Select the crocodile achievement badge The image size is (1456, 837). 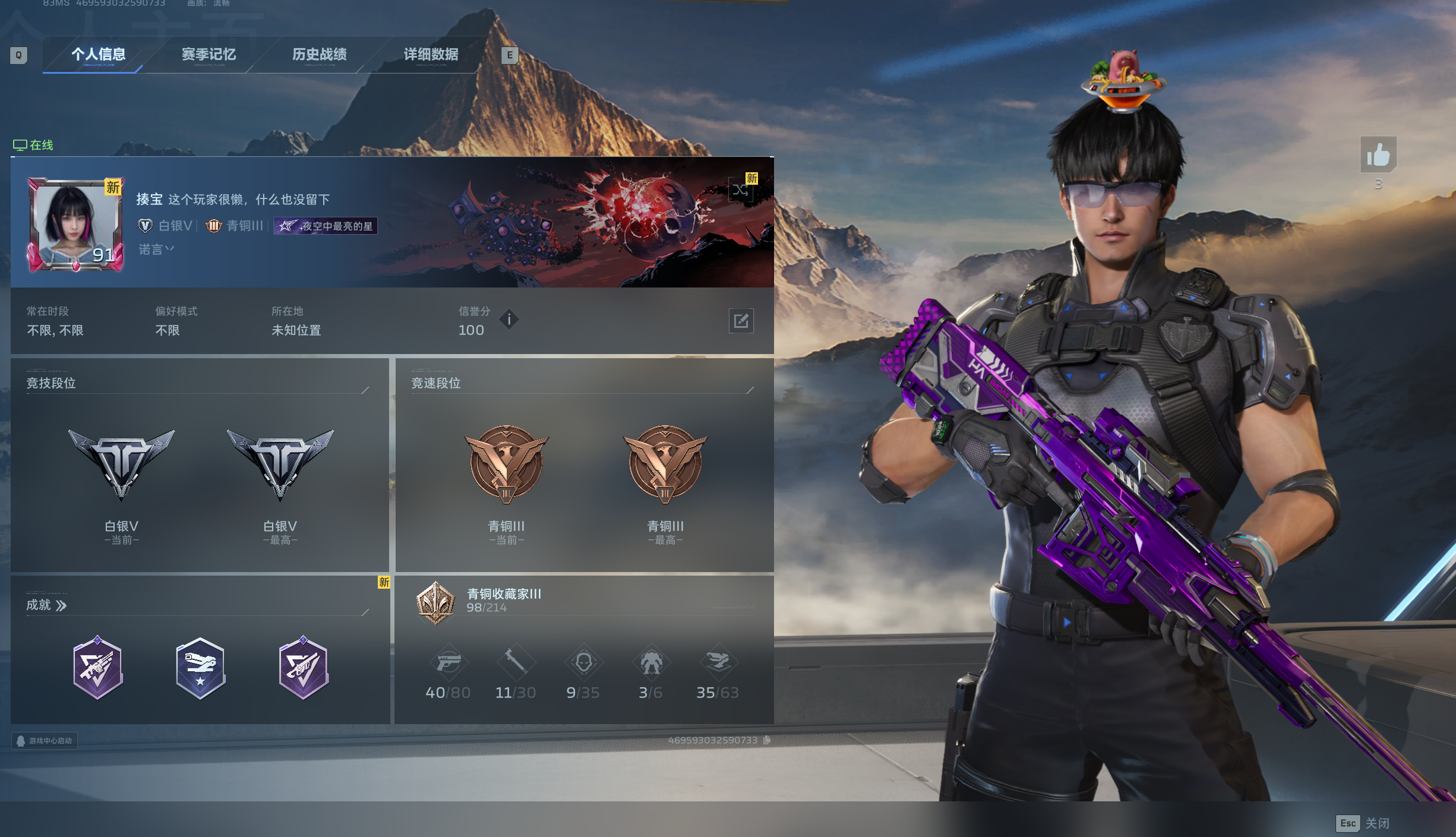200,668
